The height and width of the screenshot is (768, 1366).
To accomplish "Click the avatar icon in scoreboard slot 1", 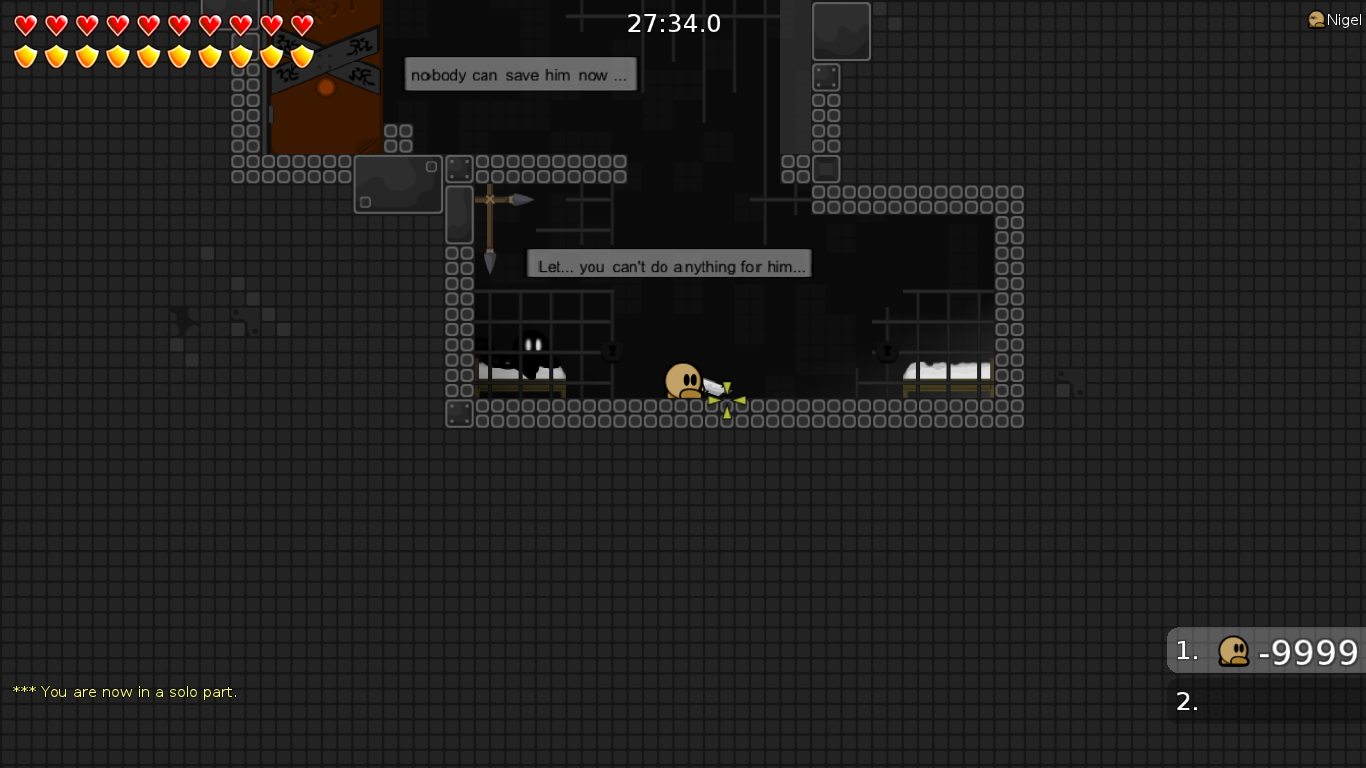I will pos(1235,651).
